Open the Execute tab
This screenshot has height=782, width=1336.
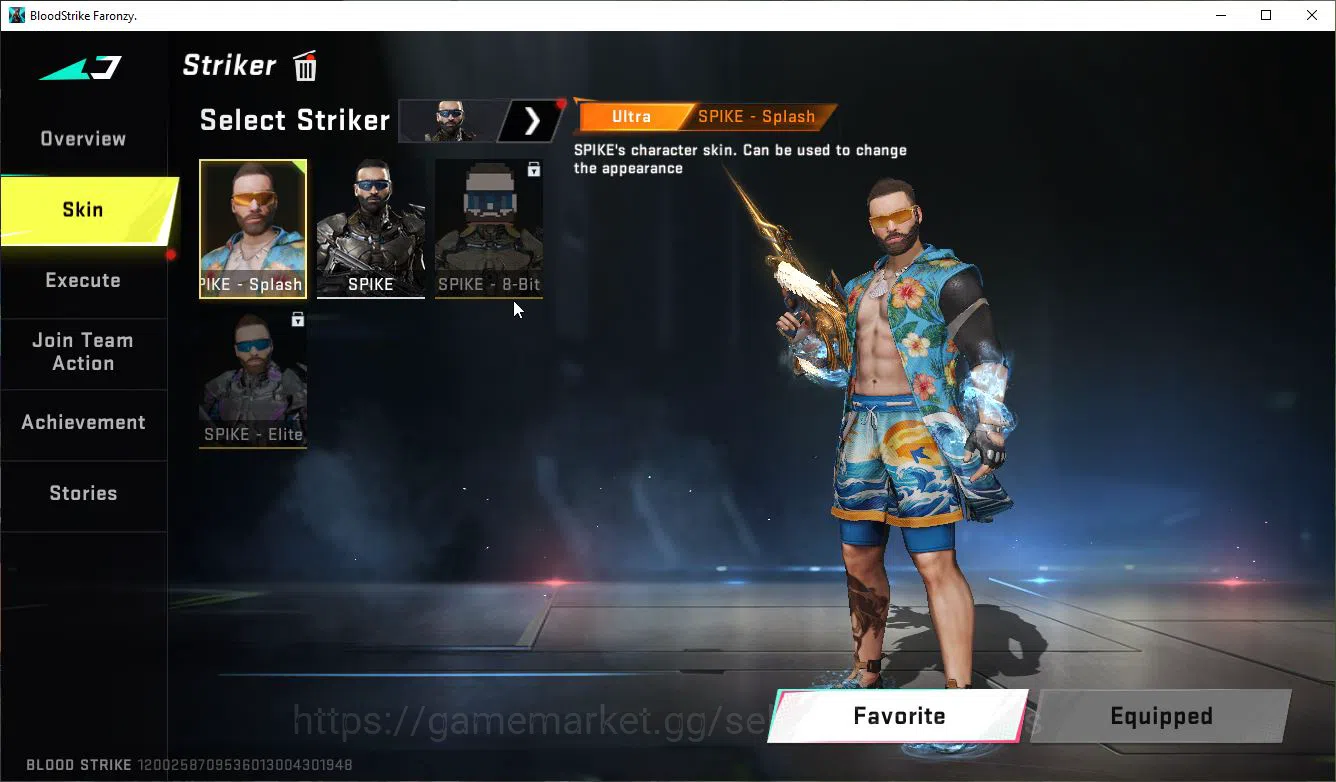[83, 280]
